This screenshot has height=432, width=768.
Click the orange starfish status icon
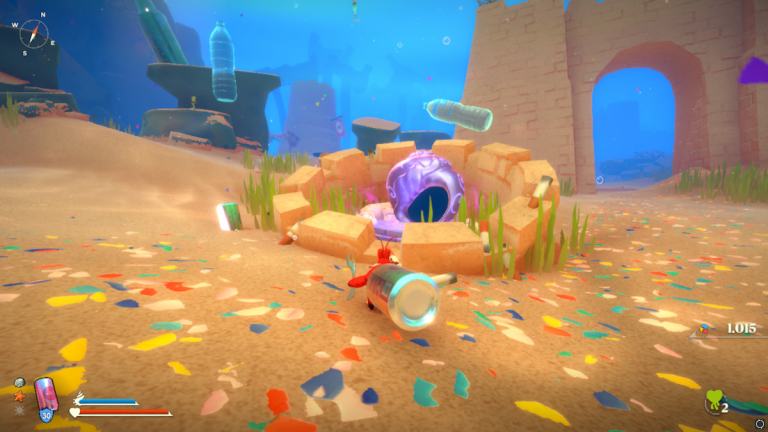click(x=20, y=396)
